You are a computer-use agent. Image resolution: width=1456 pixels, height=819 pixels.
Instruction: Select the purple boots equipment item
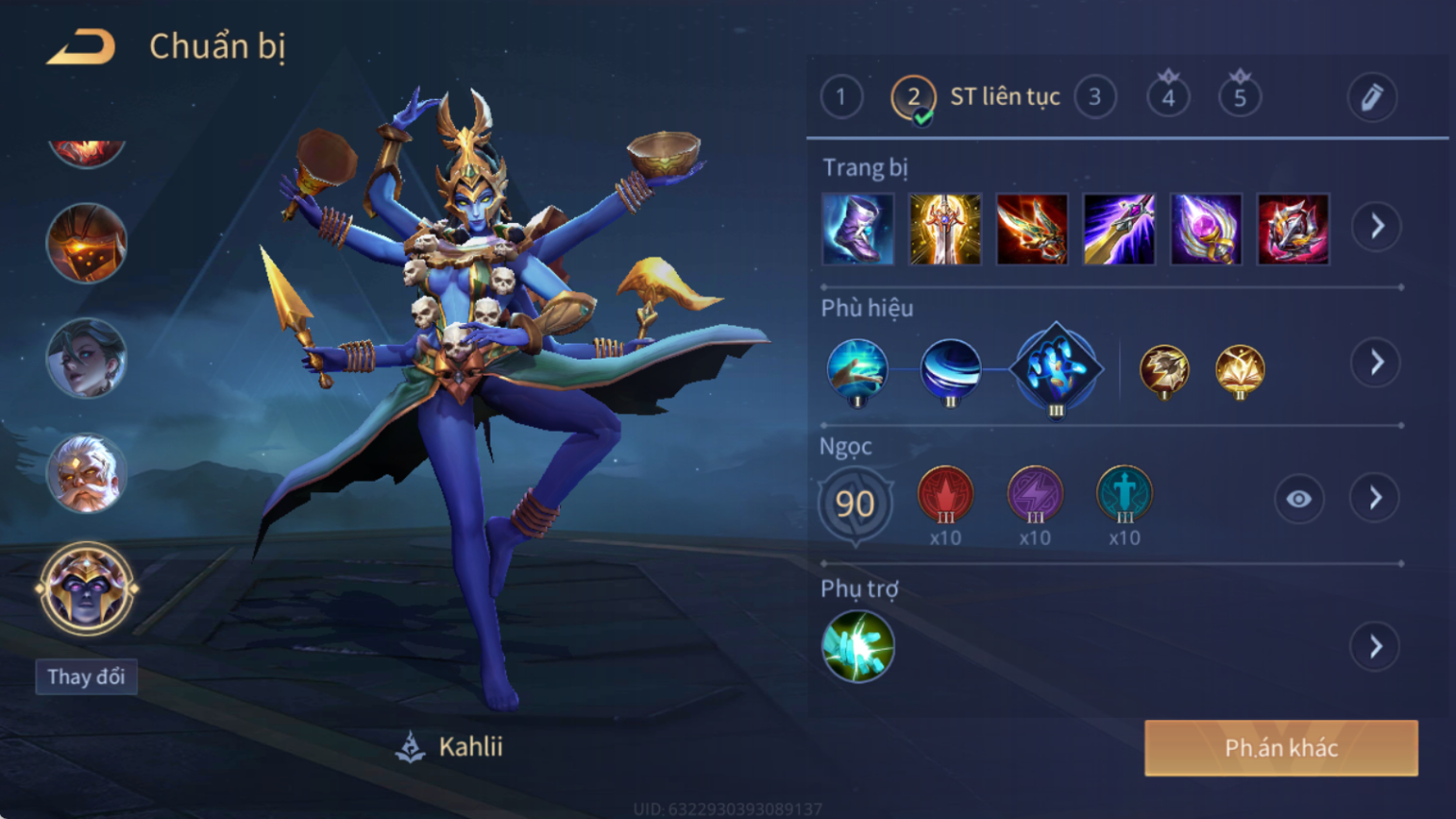click(858, 229)
